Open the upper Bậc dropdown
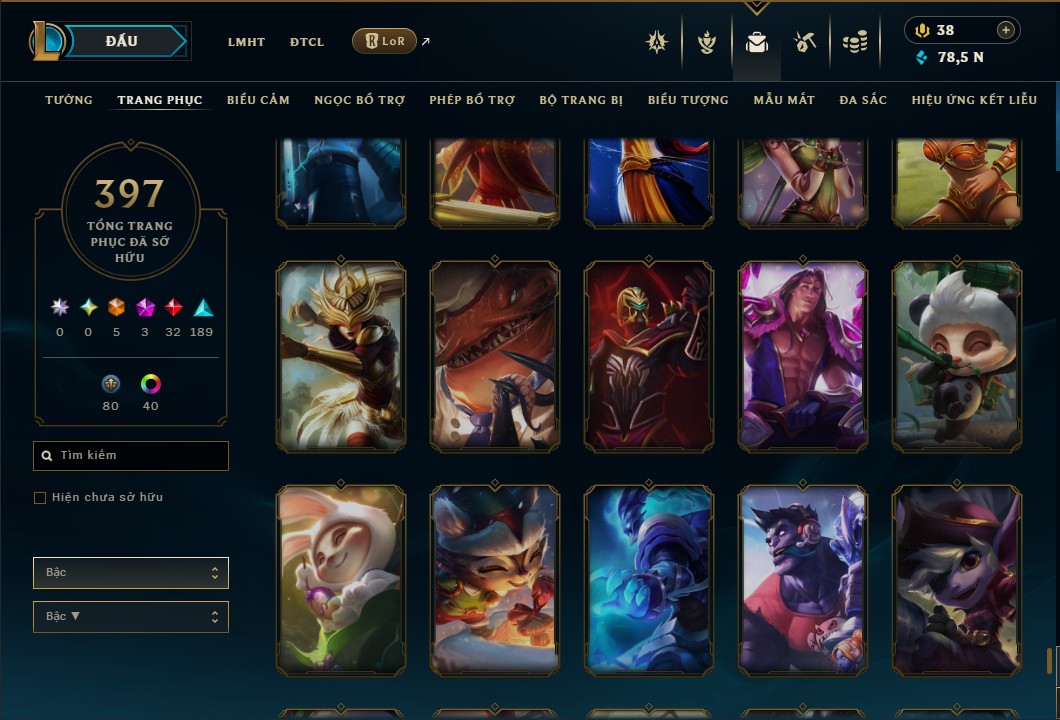1060x720 pixels. [131, 573]
